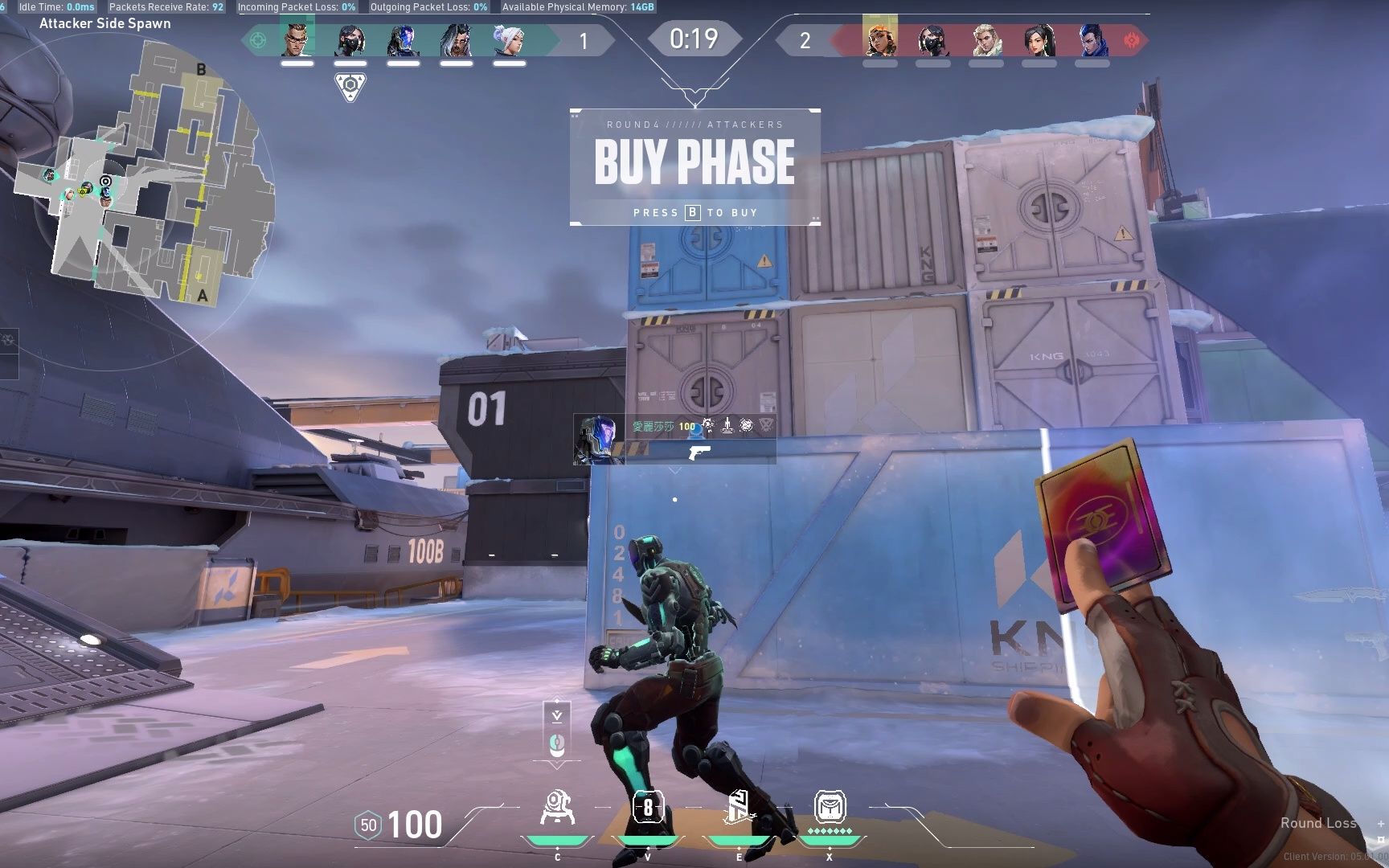Click the red defender team emblem
This screenshot has height=868, width=1389.
[1133, 39]
